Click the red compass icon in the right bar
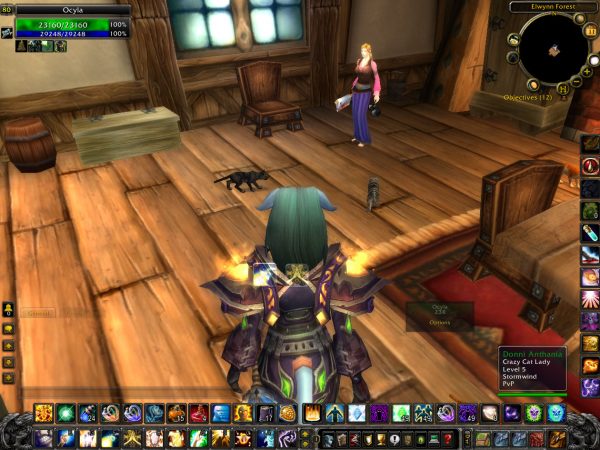The image size is (600, 450). pos(590,166)
